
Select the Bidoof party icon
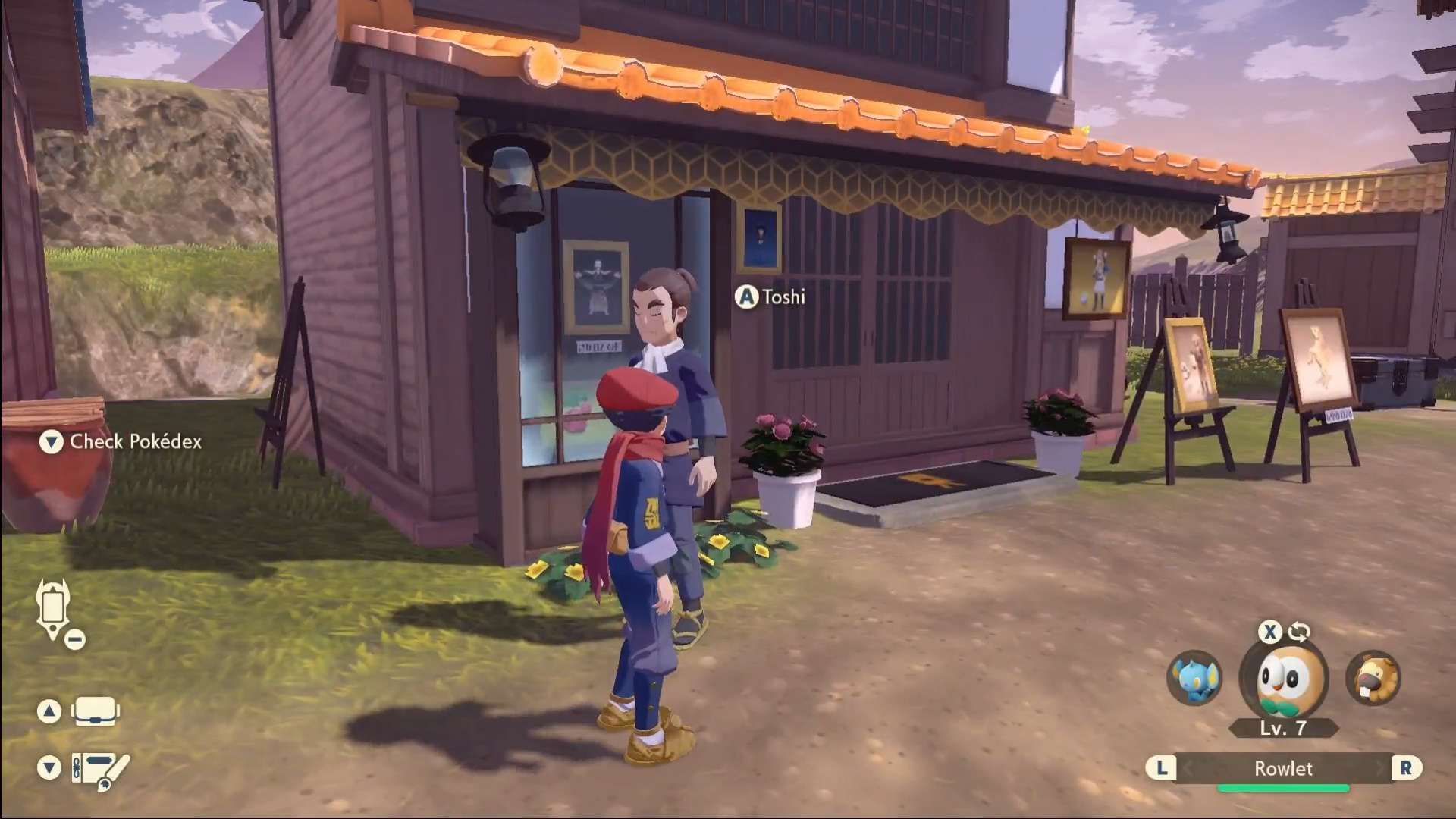click(x=1373, y=677)
